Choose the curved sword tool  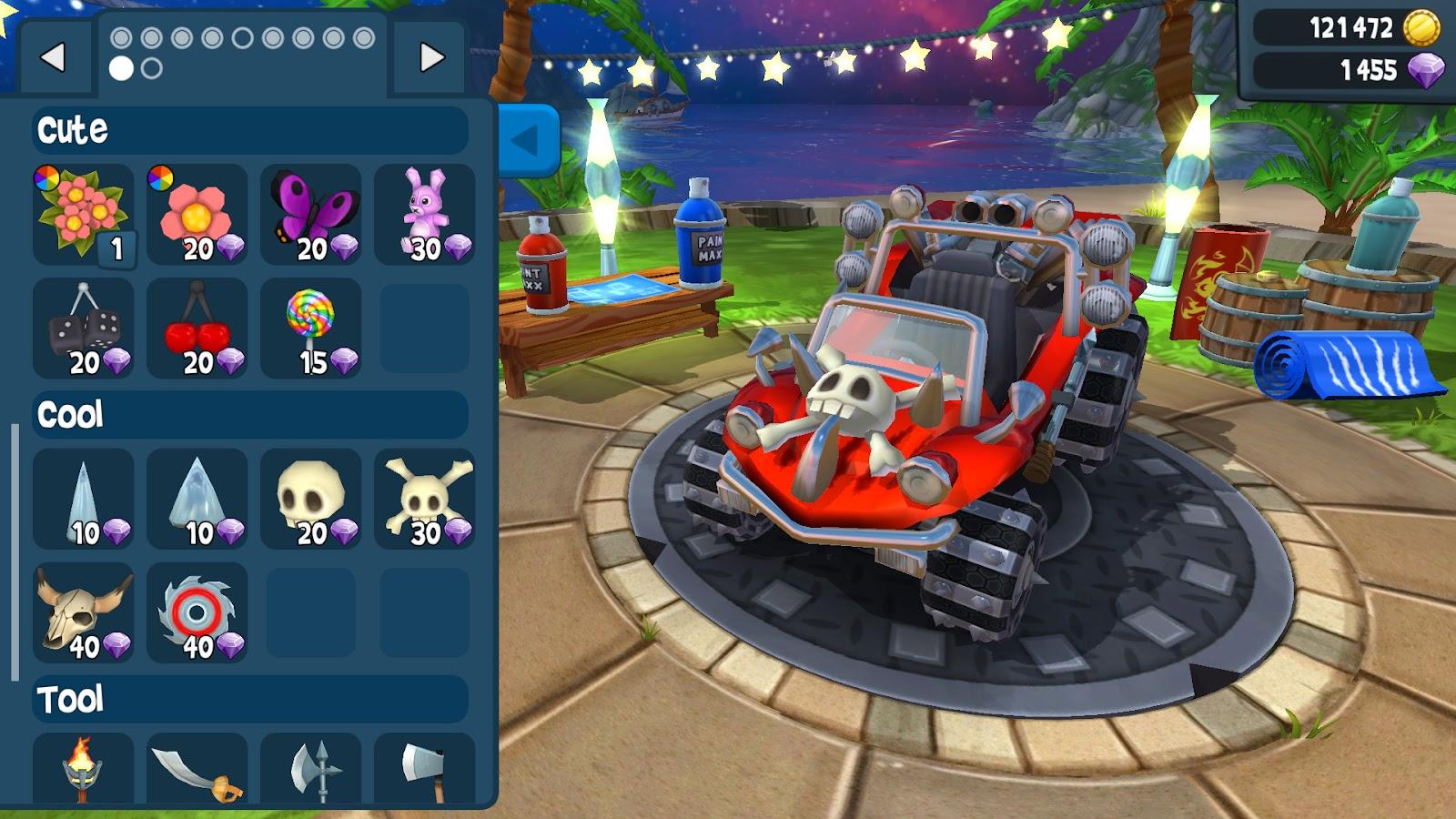point(197,769)
